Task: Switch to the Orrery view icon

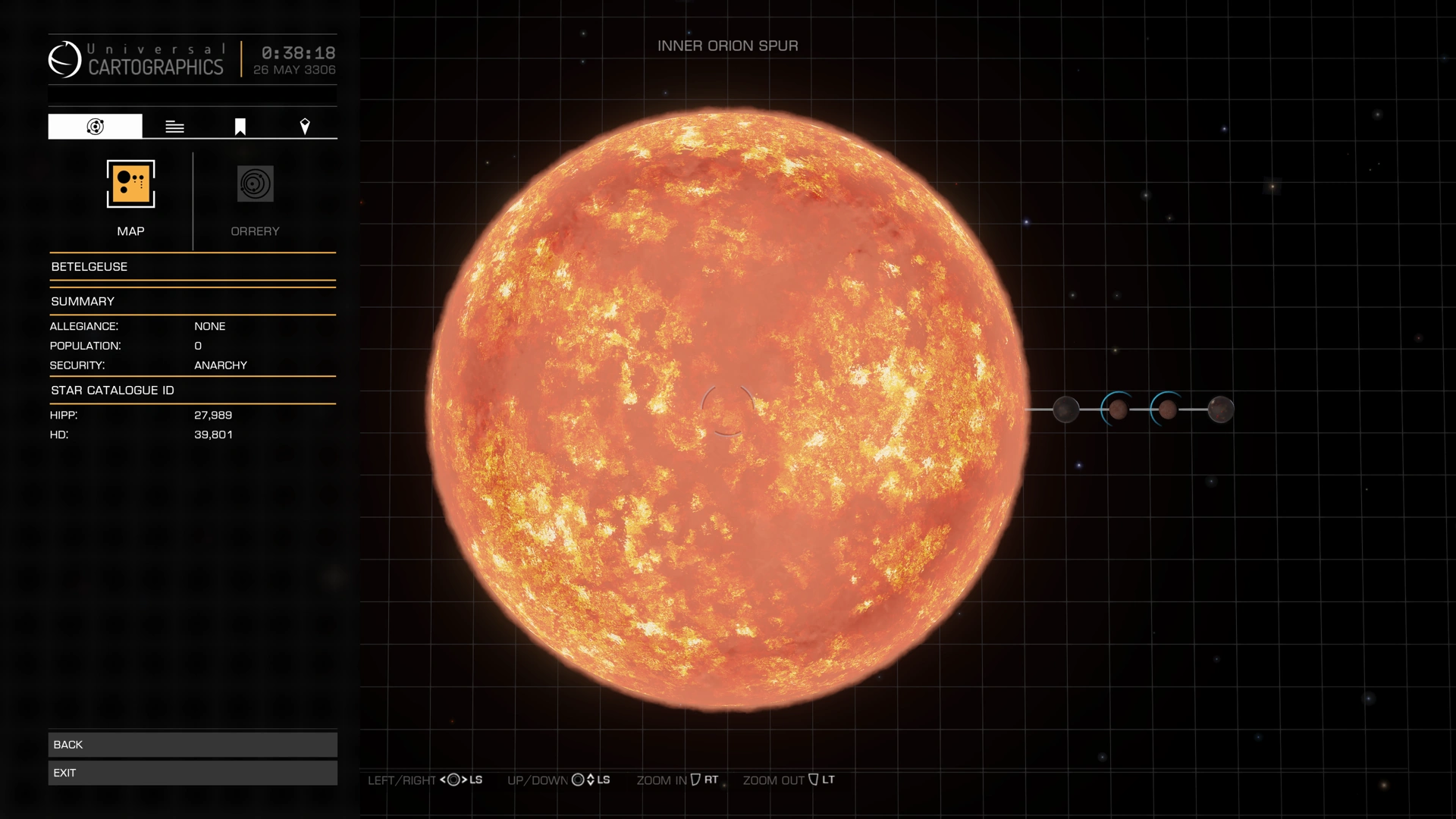Action: [255, 184]
